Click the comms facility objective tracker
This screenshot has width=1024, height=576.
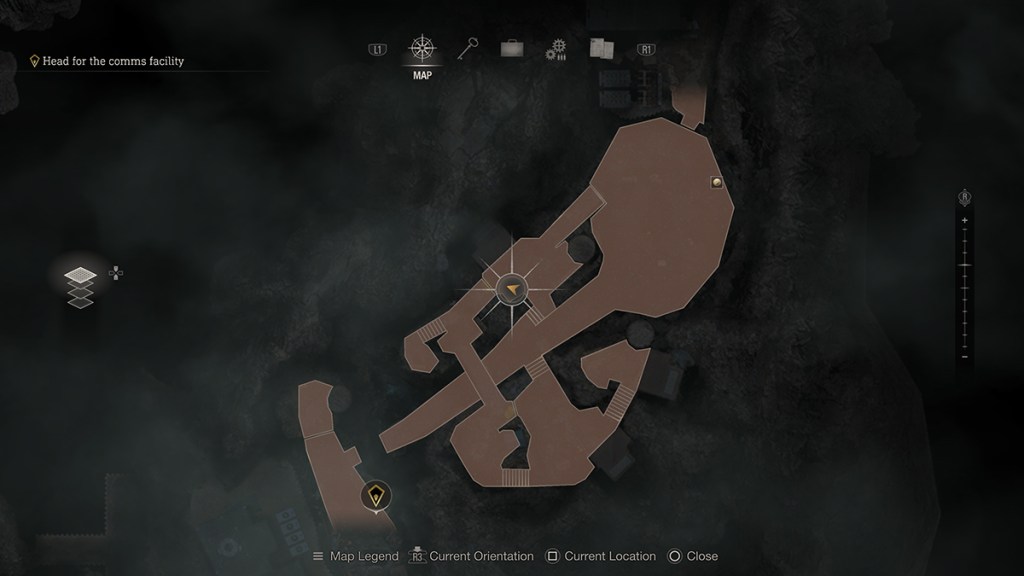112,61
